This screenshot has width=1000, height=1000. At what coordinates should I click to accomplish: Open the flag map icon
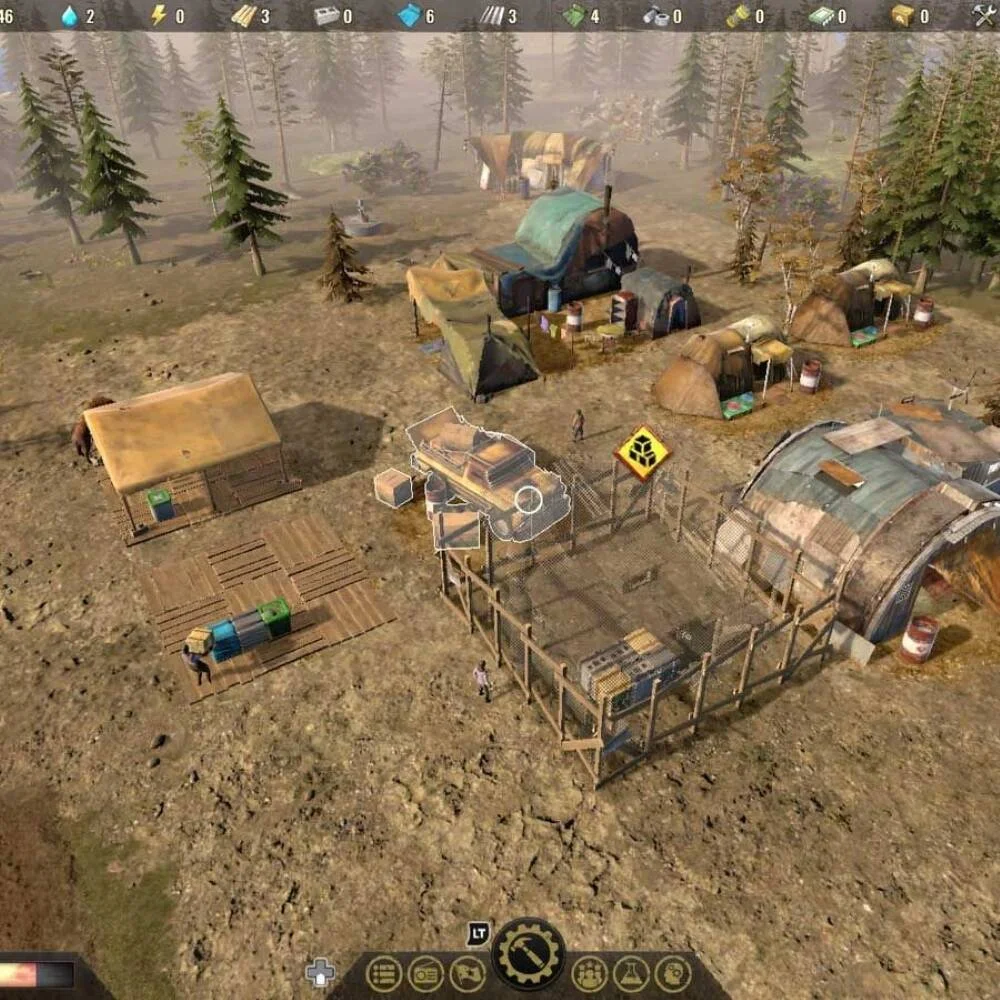pyautogui.click(x=467, y=973)
